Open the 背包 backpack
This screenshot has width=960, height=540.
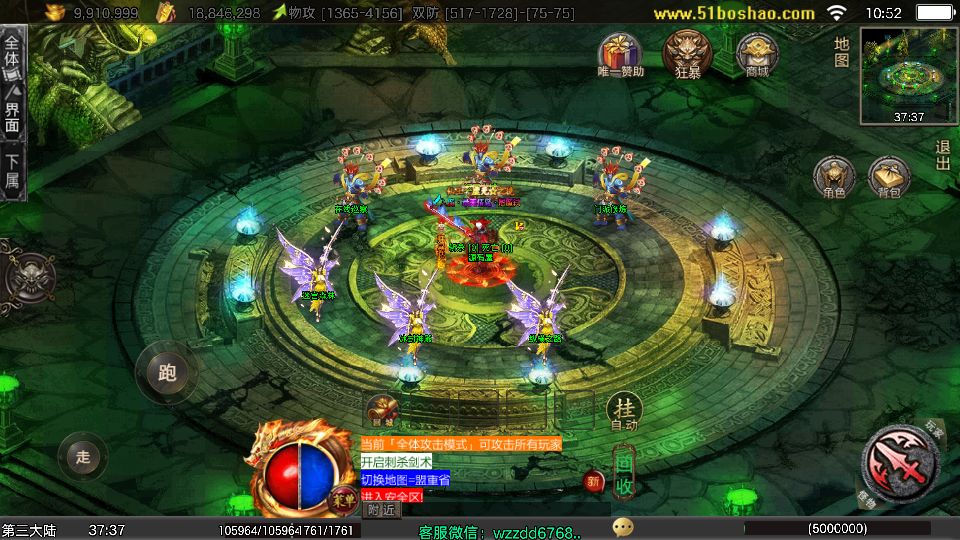pyautogui.click(x=888, y=177)
